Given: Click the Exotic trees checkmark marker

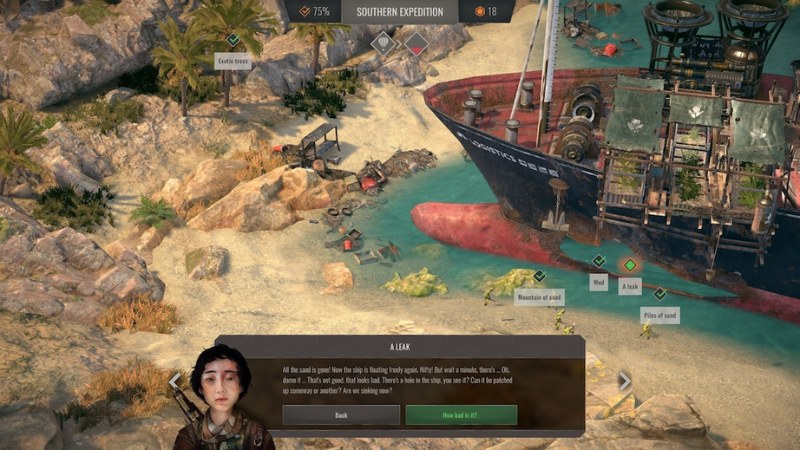Looking at the screenshot, I should [x=232, y=40].
